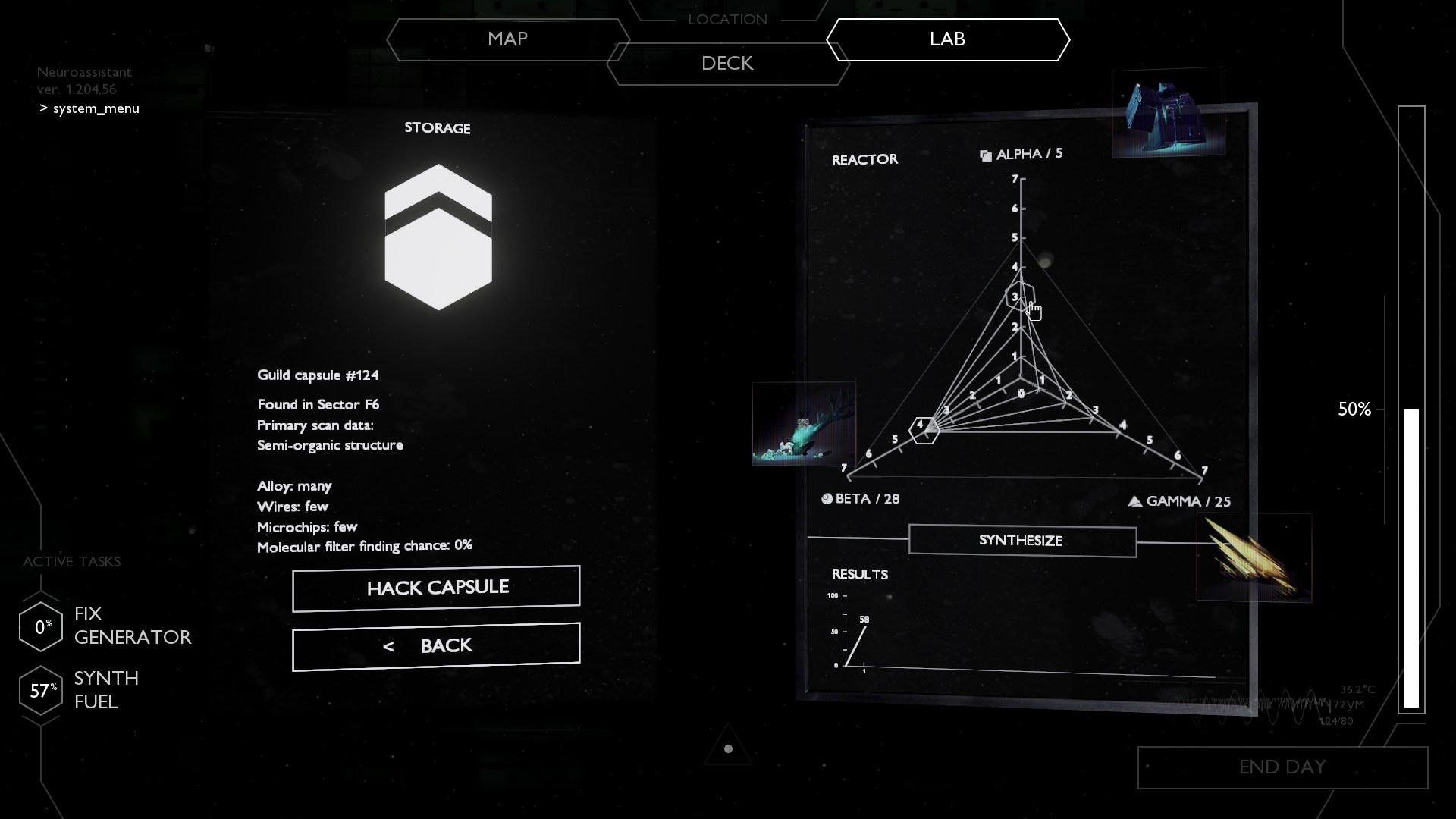This screenshot has width=1456, height=819.
Task: Select the LAB tab
Action: tap(947, 39)
